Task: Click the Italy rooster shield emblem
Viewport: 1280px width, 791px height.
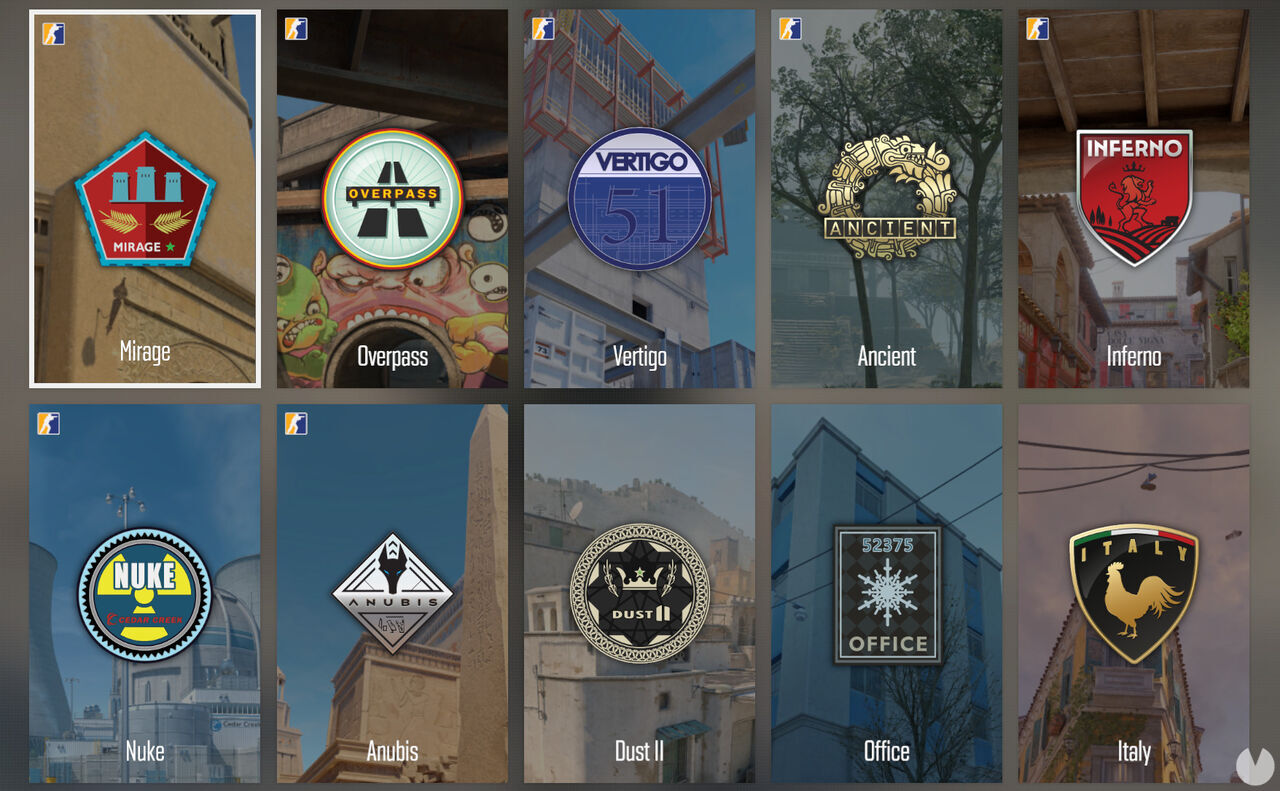Action: [1133, 595]
